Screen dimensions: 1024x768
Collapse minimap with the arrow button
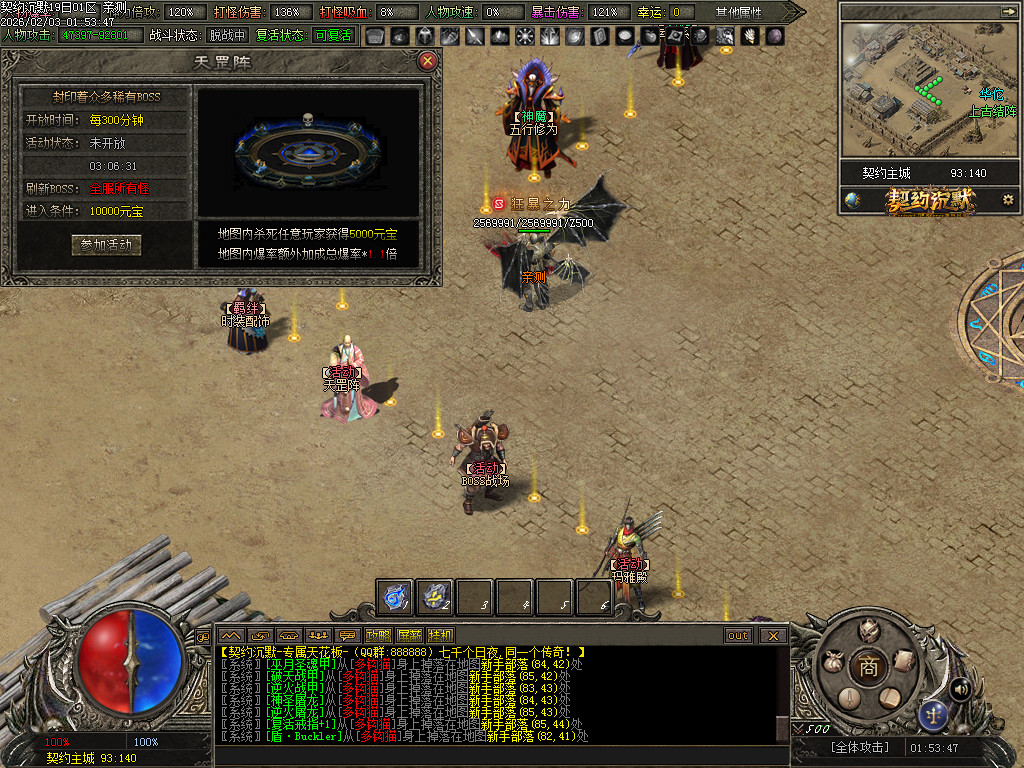[1007, 11]
